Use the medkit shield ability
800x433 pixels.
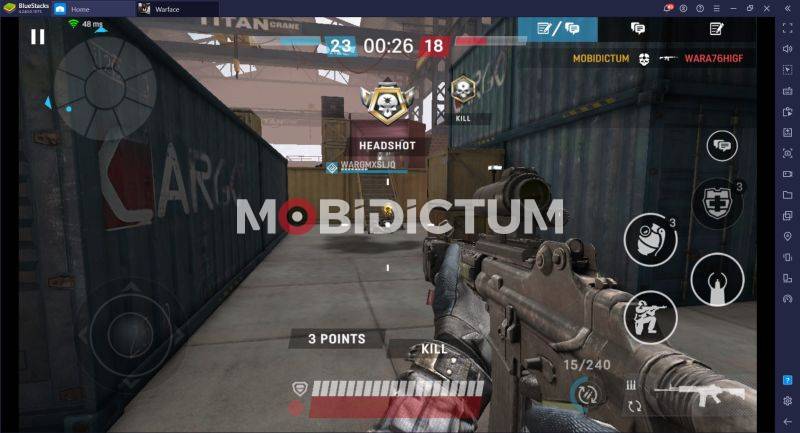(717, 203)
